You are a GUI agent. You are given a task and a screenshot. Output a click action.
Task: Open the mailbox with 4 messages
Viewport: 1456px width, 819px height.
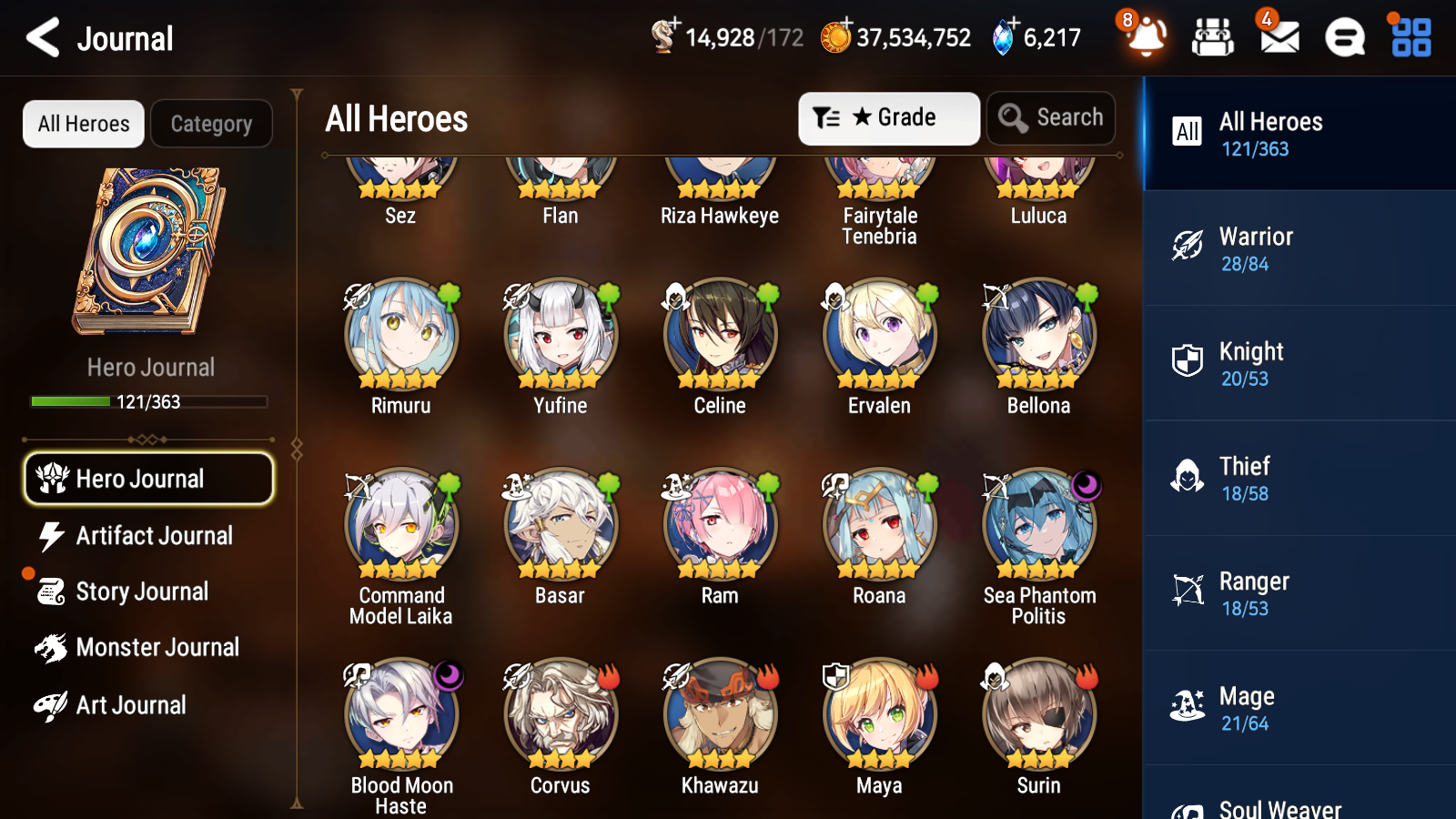[x=1278, y=38]
